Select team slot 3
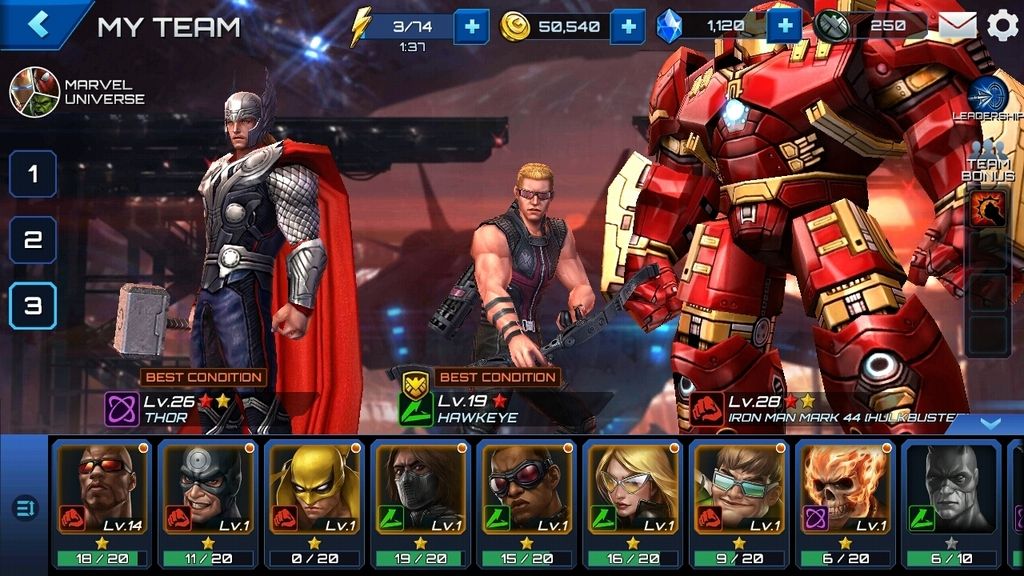Viewport: 1024px width, 576px height. (x=33, y=306)
